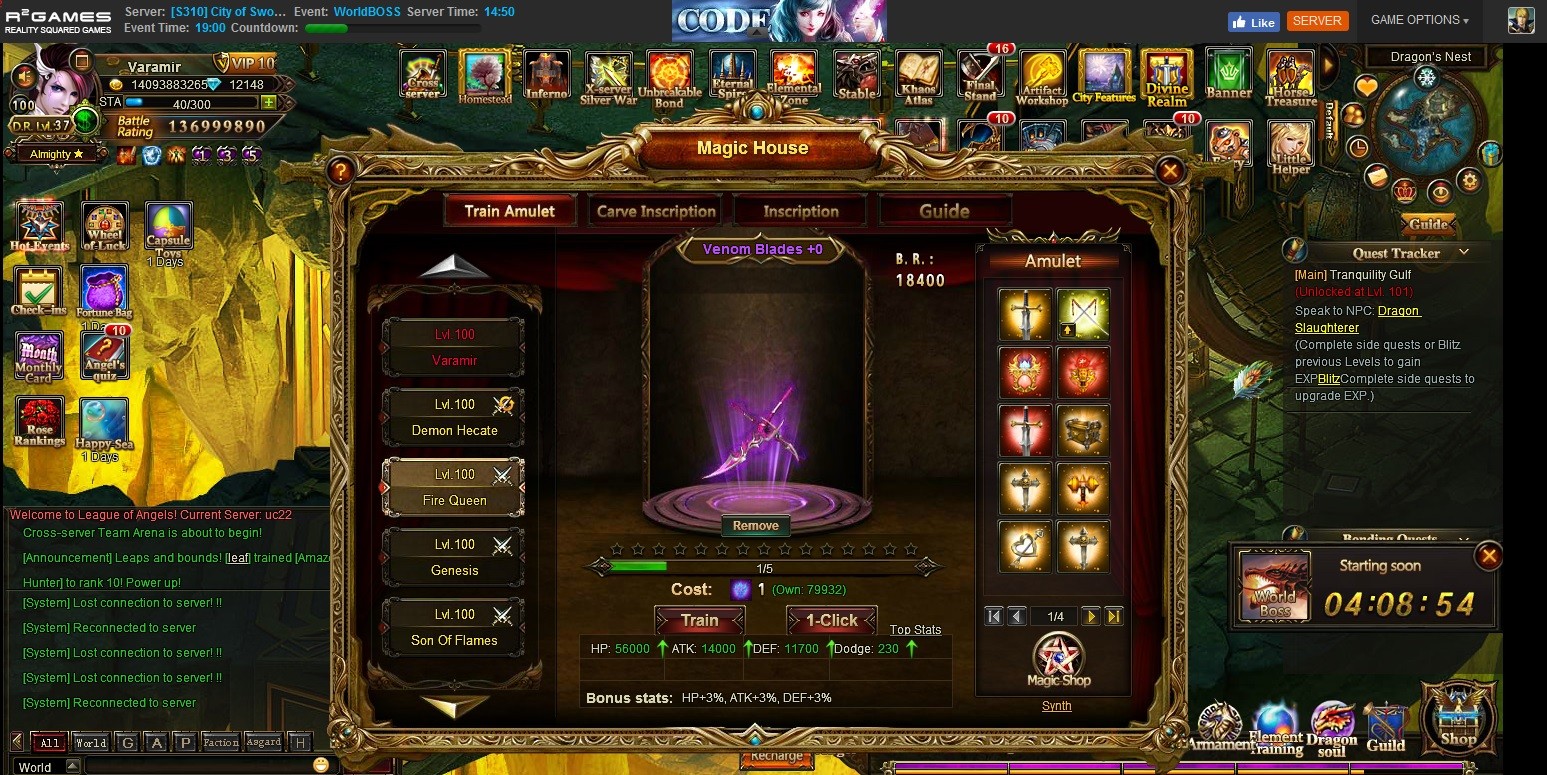Close the Magic House window

tap(1169, 171)
